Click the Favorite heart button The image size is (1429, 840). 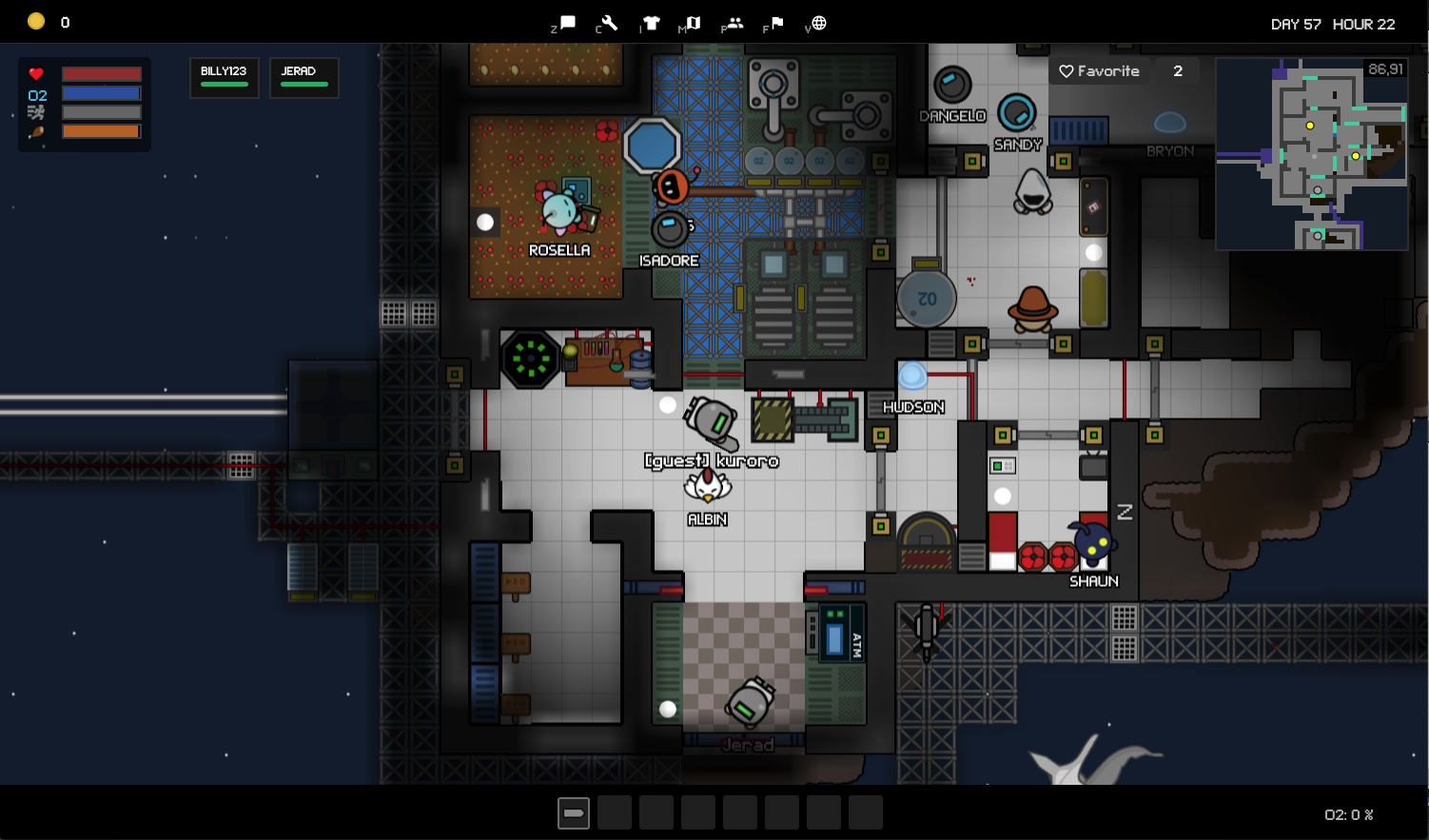(x=1099, y=71)
